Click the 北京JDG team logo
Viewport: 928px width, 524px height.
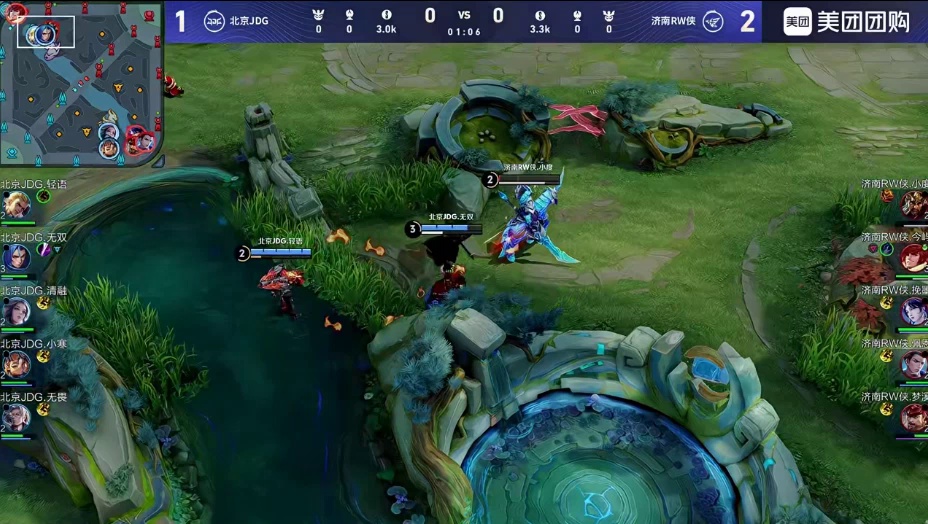pos(214,21)
